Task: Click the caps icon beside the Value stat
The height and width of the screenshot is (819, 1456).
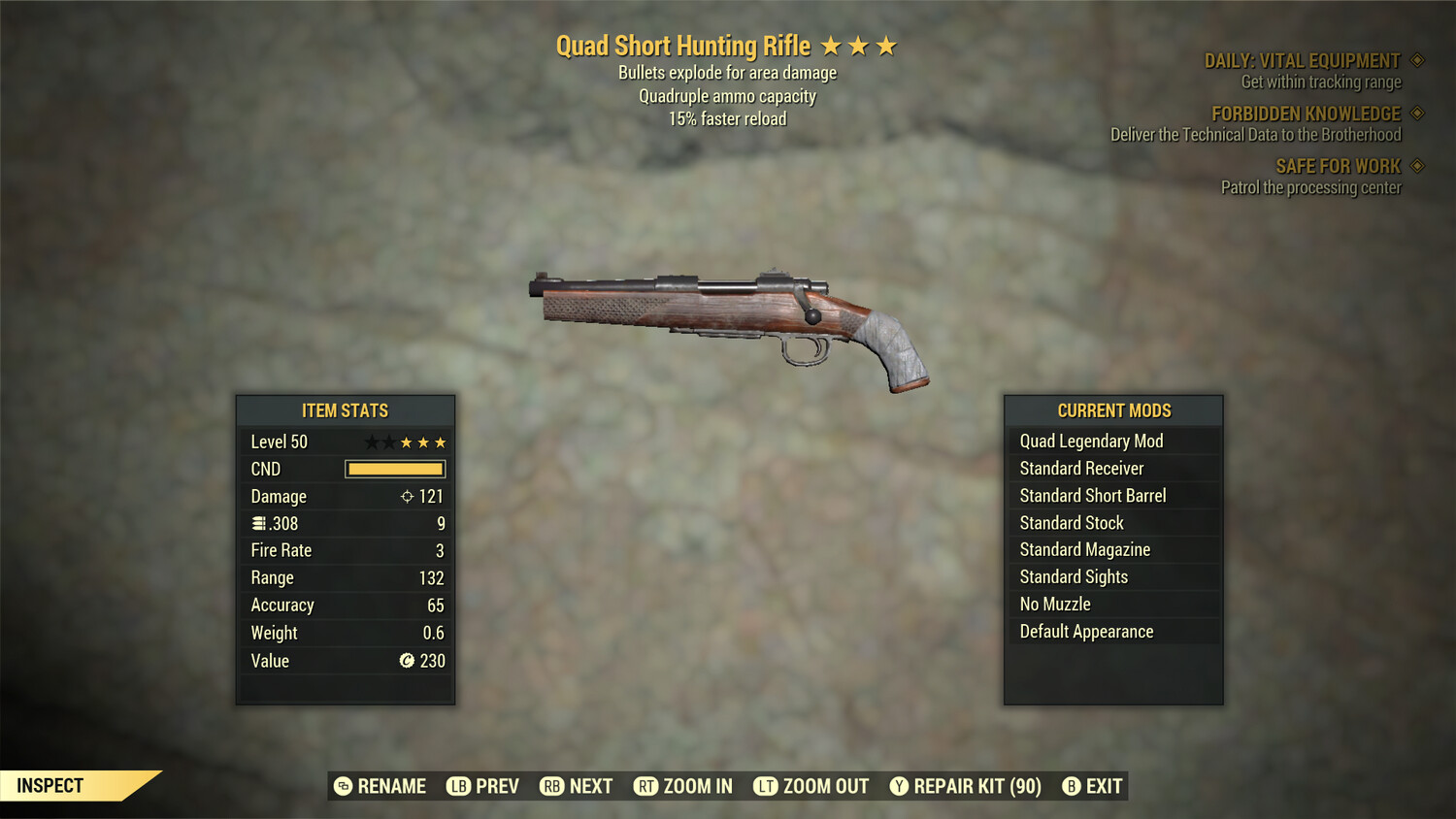Action: coord(409,661)
